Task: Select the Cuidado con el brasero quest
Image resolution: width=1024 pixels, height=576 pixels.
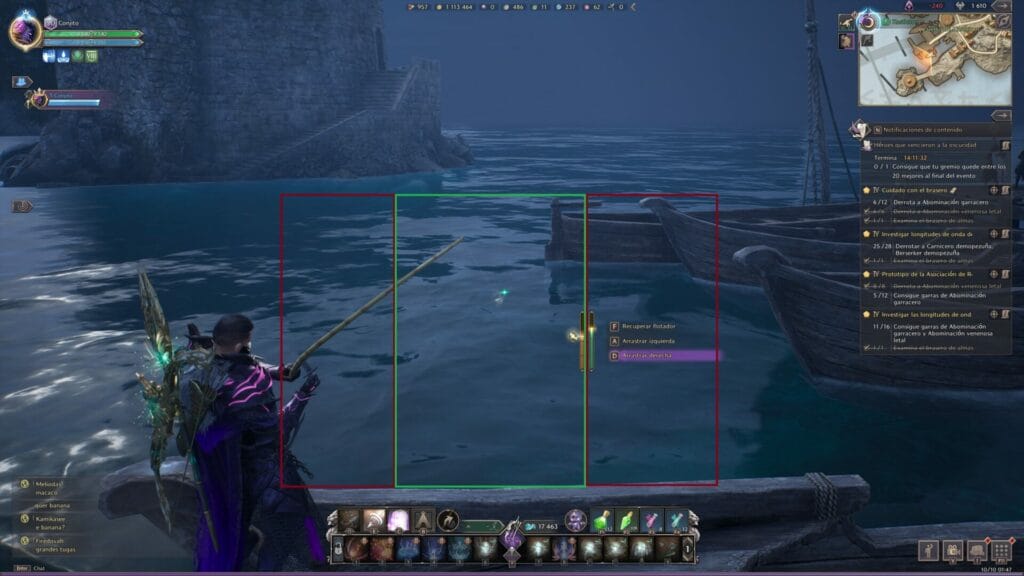Action: point(914,189)
